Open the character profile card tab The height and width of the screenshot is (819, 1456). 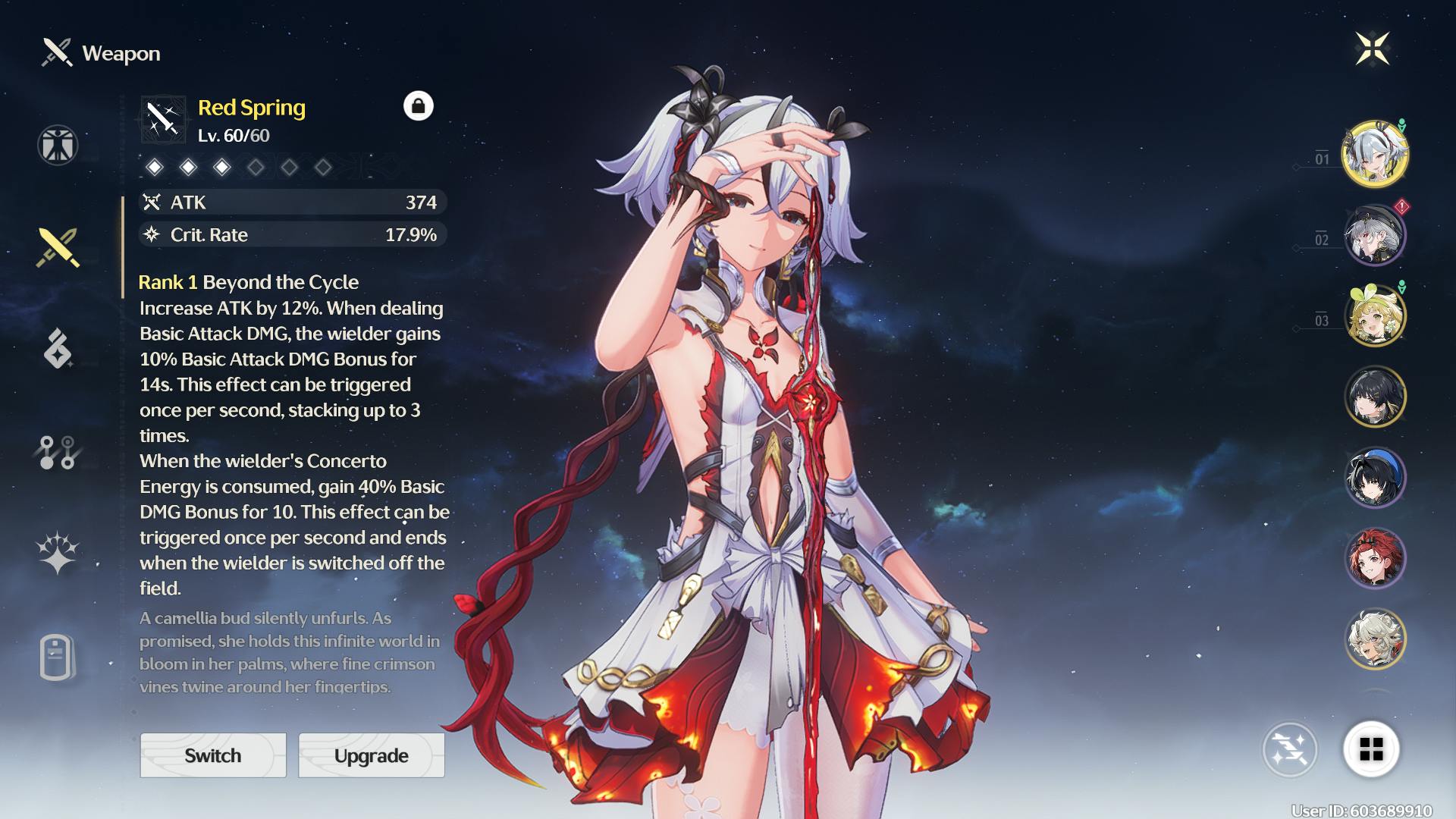tap(58, 657)
